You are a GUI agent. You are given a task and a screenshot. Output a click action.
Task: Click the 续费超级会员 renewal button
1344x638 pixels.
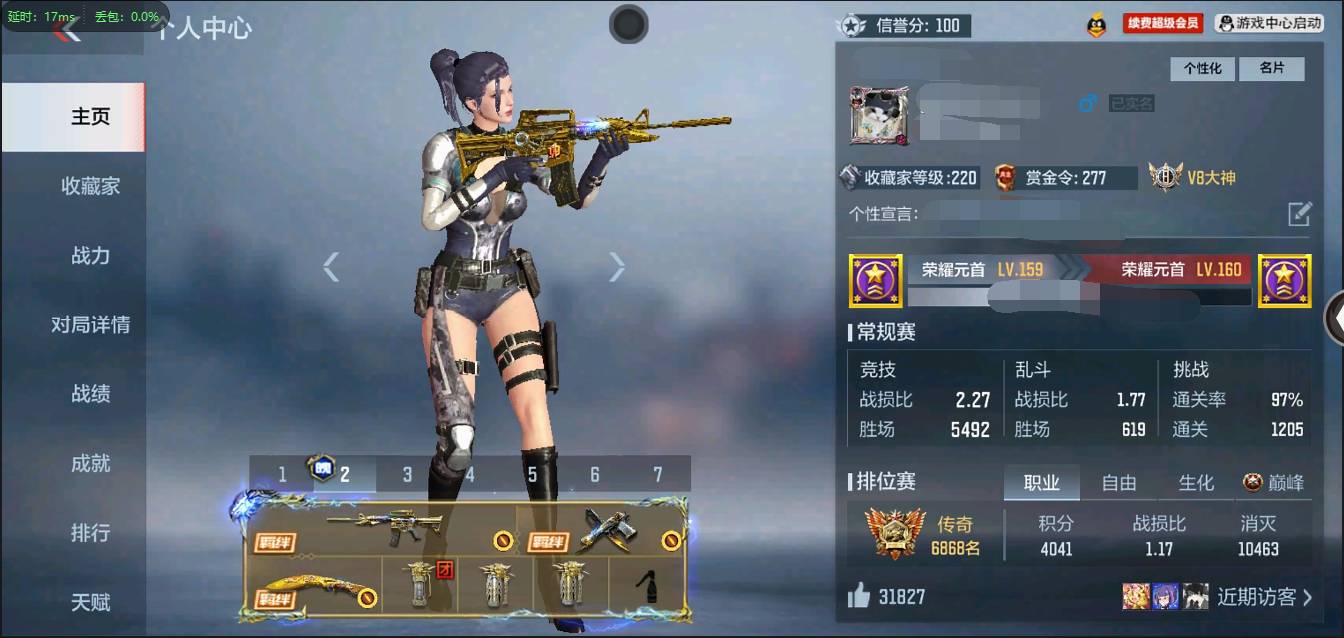[x=1162, y=23]
